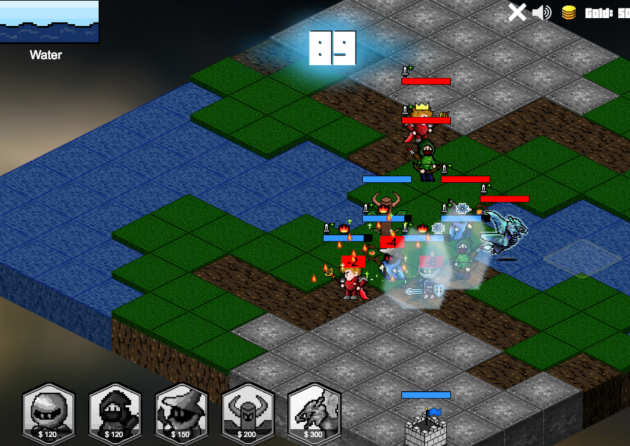Buy the $120 helmeted knight unit

[x=49, y=412]
